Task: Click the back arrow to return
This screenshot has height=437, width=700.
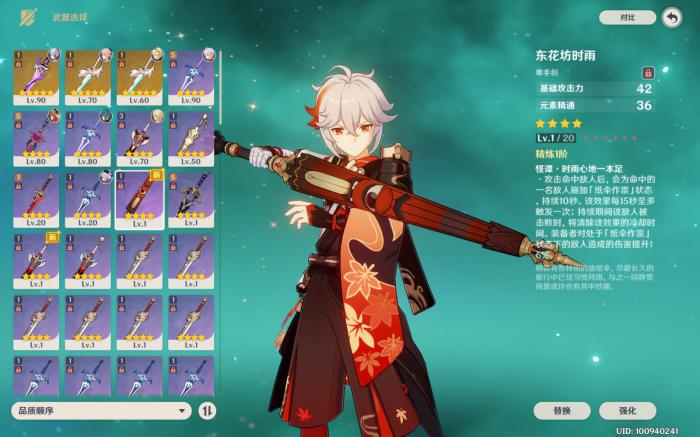Action: tap(671, 17)
